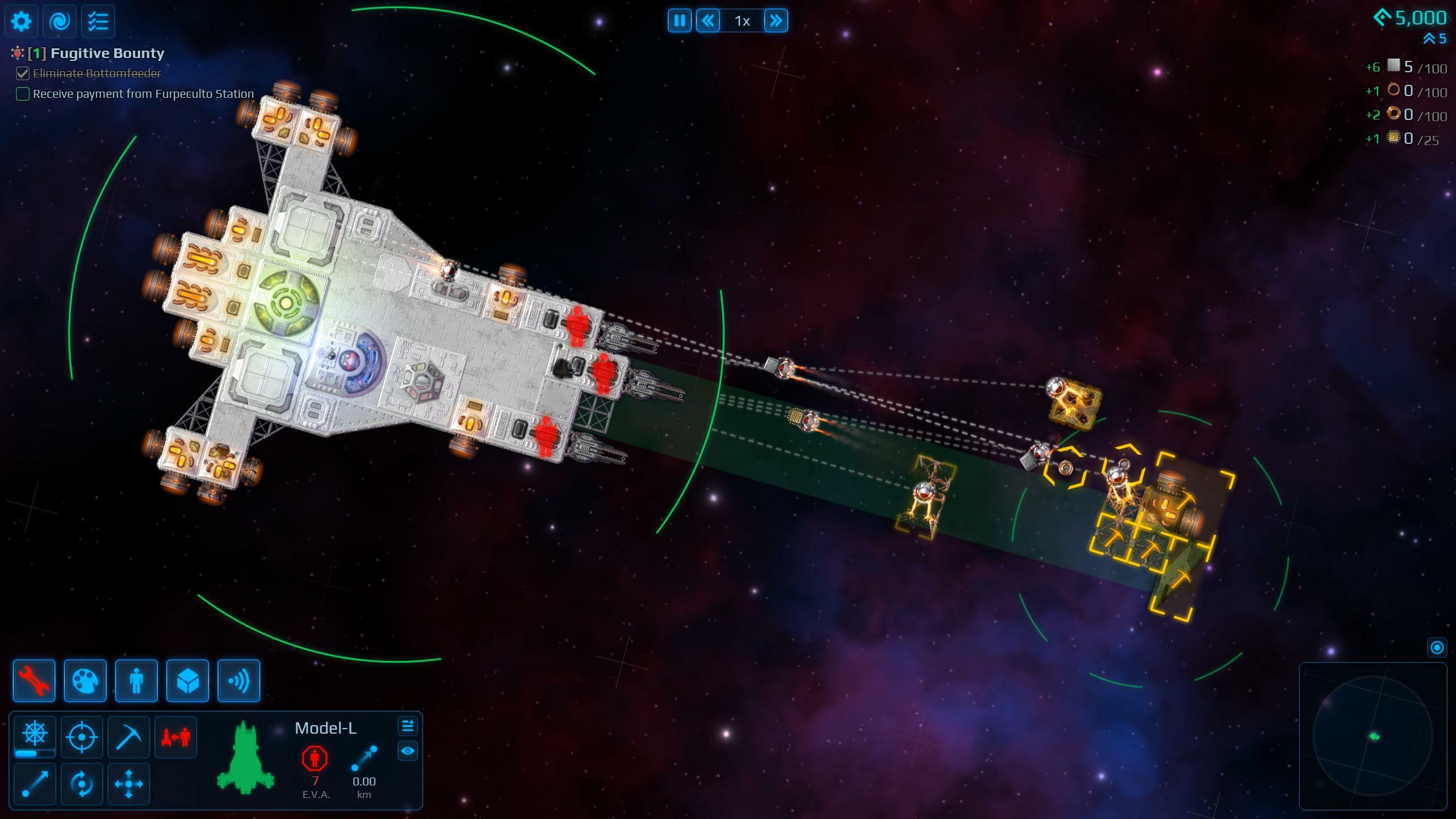
Task: Pause the game simulation
Action: [x=679, y=21]
